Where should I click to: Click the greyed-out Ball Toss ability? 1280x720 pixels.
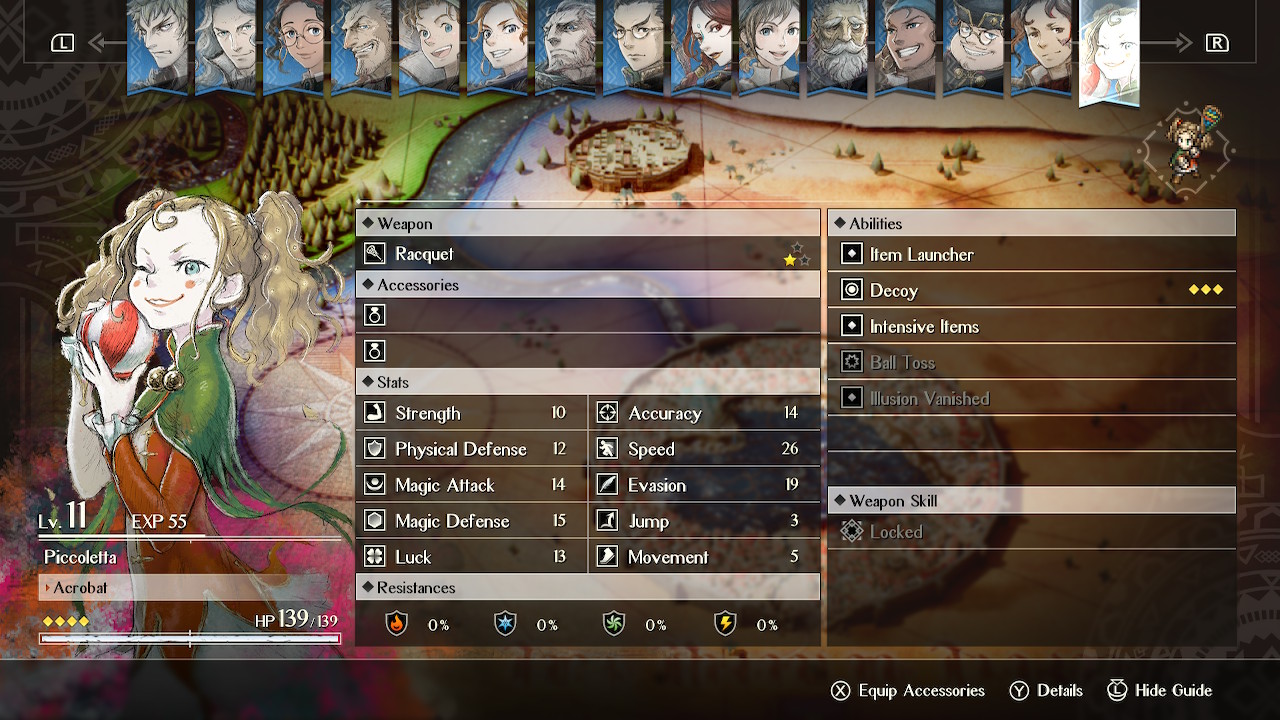(x=1031, y=362)
